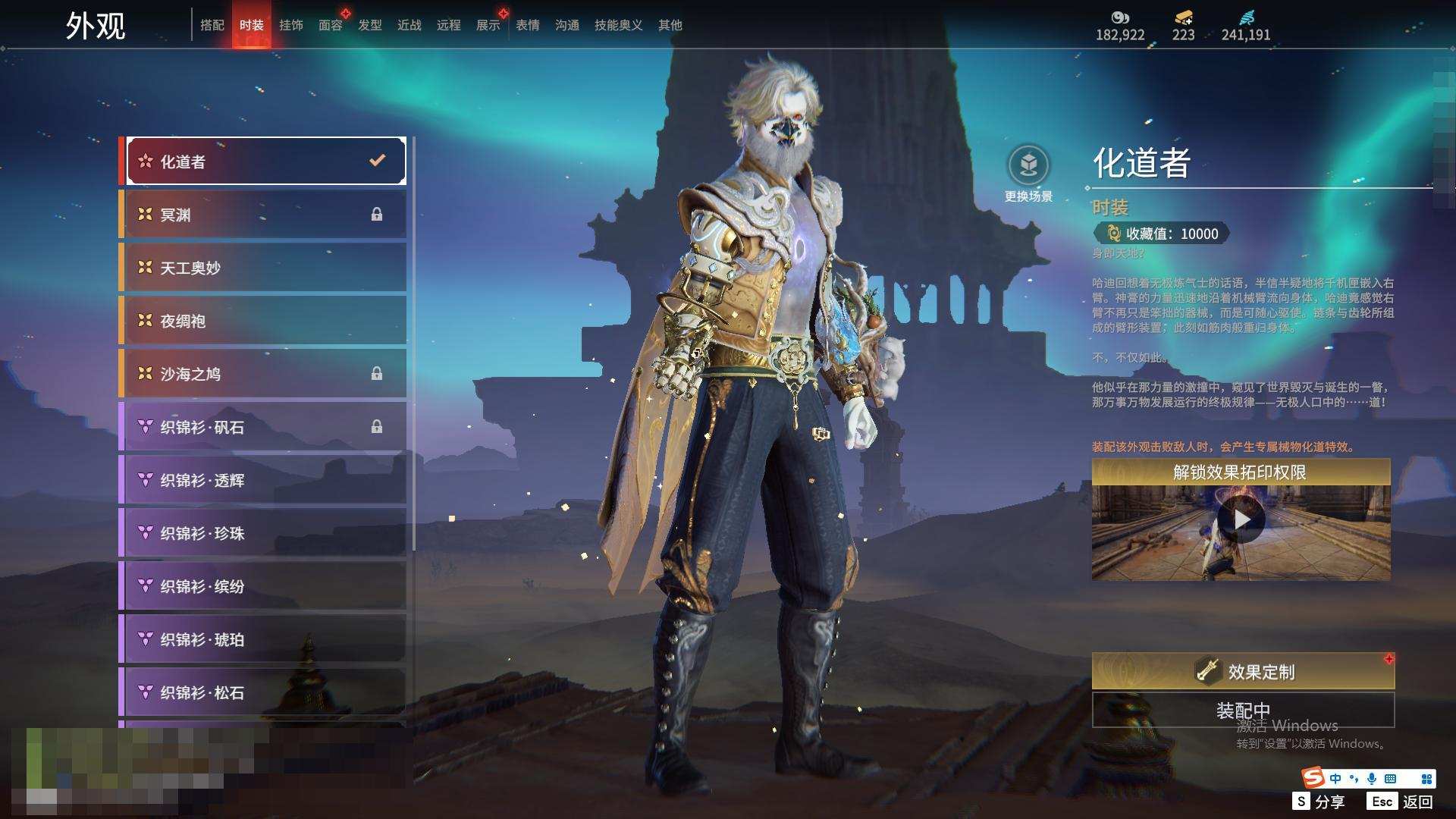Choose the 织锦衫·透辉 outfit

(x=265, y=480)
